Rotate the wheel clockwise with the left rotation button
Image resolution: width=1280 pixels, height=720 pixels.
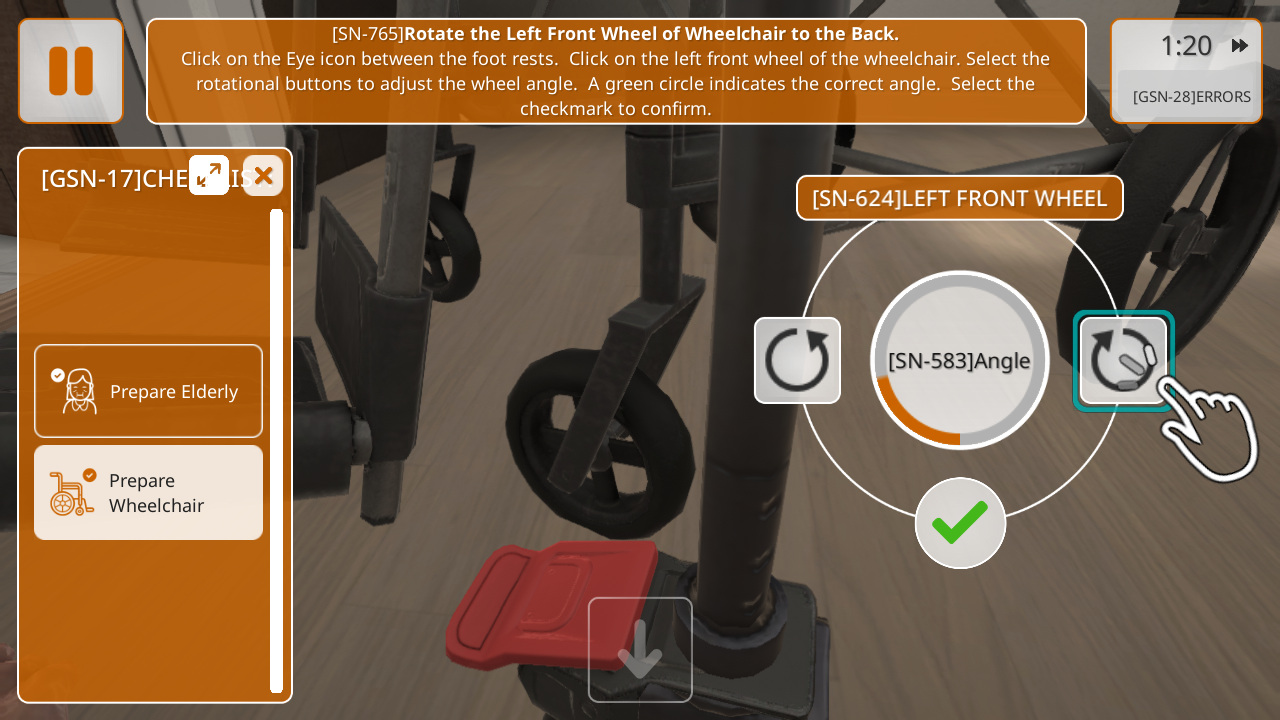point(797,360)
